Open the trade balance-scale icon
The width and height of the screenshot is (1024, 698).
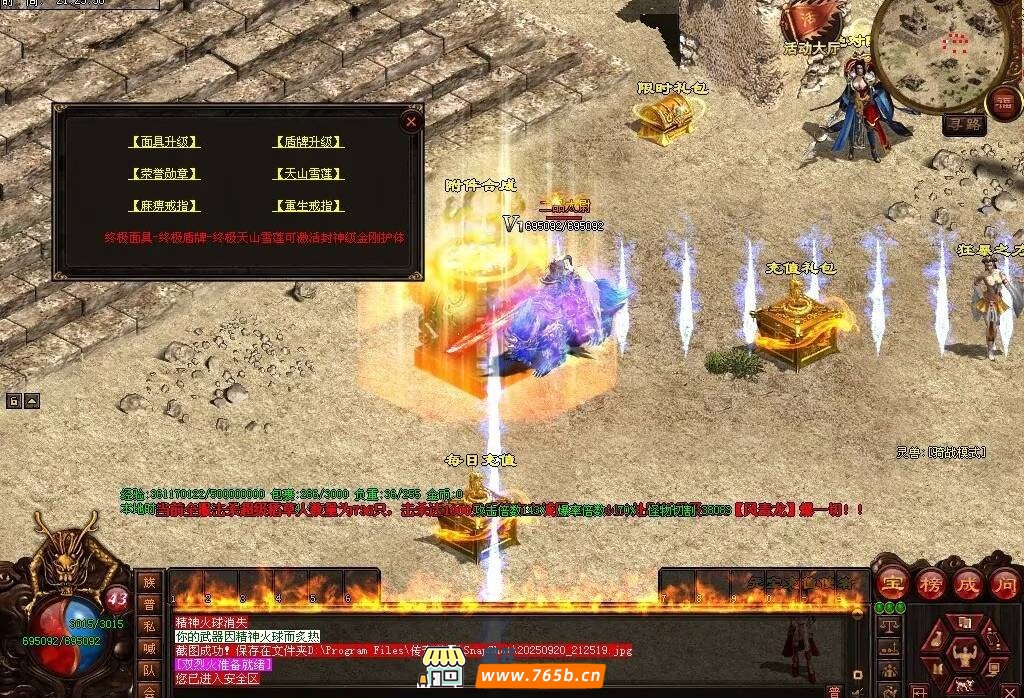(x=888, y=627)
